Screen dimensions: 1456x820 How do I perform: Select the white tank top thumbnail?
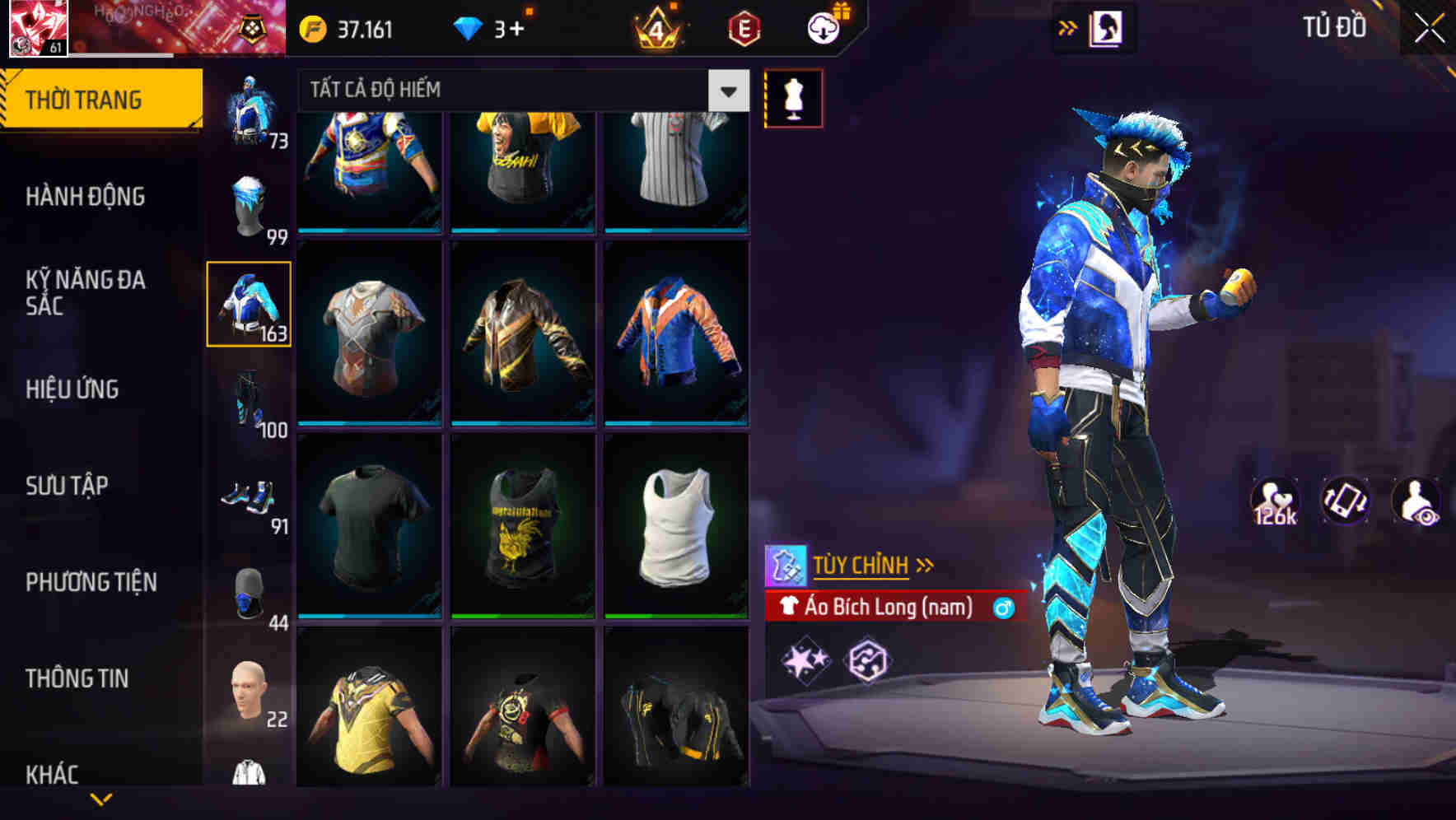tap(676, 527)
